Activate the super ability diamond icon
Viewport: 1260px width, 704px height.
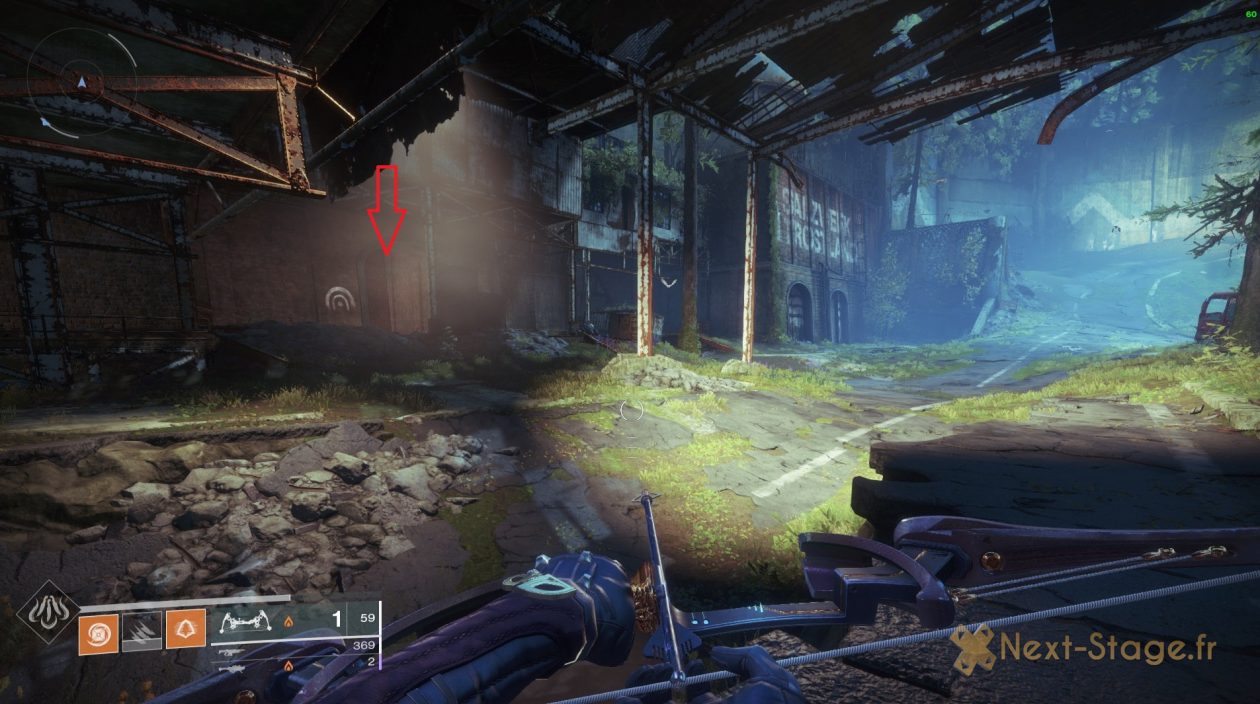point(48,611)
